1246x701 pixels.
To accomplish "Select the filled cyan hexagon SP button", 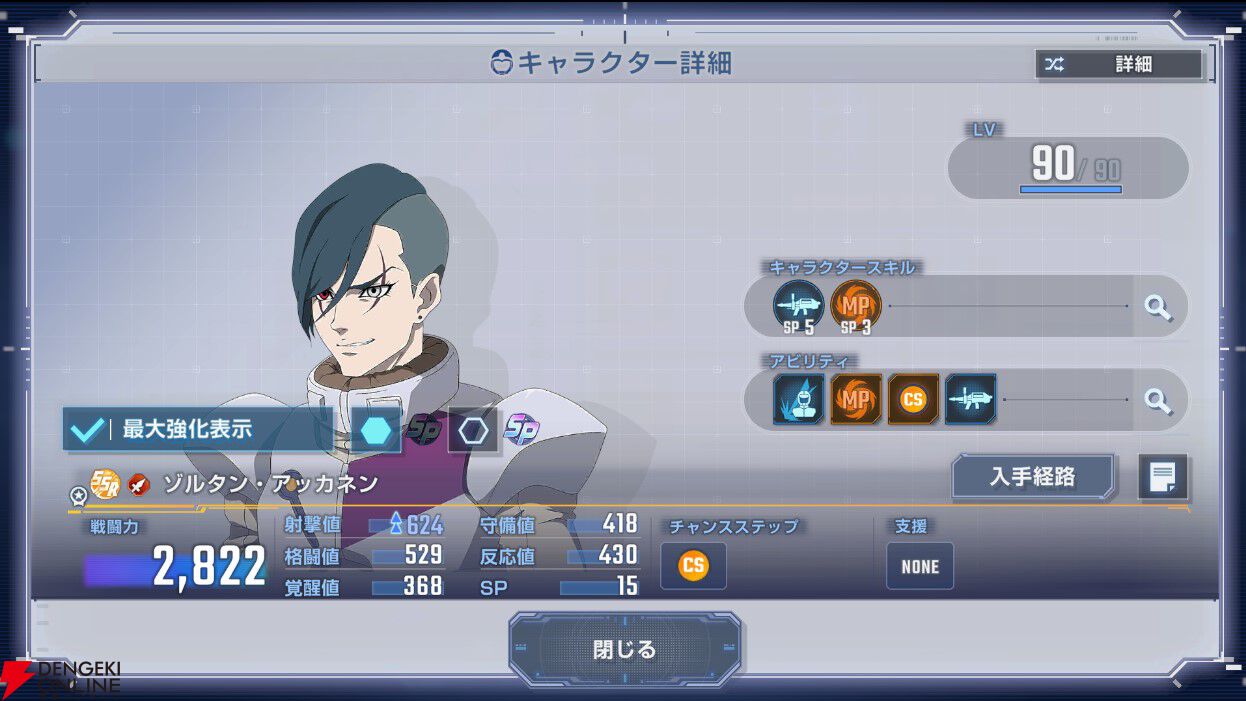I will (376, 430).
